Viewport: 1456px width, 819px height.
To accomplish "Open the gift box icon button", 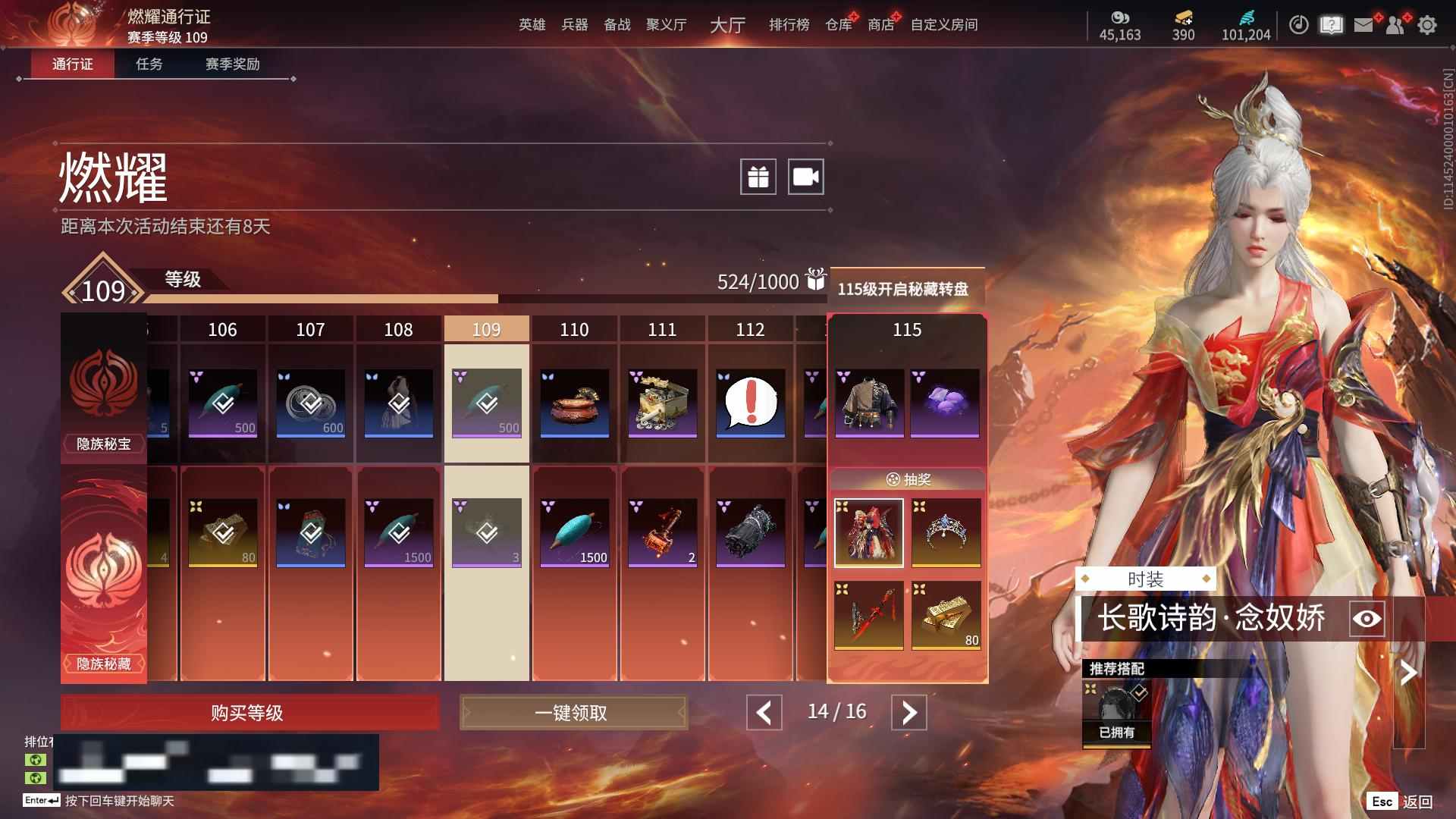I will pyautogui.click(x=758, y=177).
